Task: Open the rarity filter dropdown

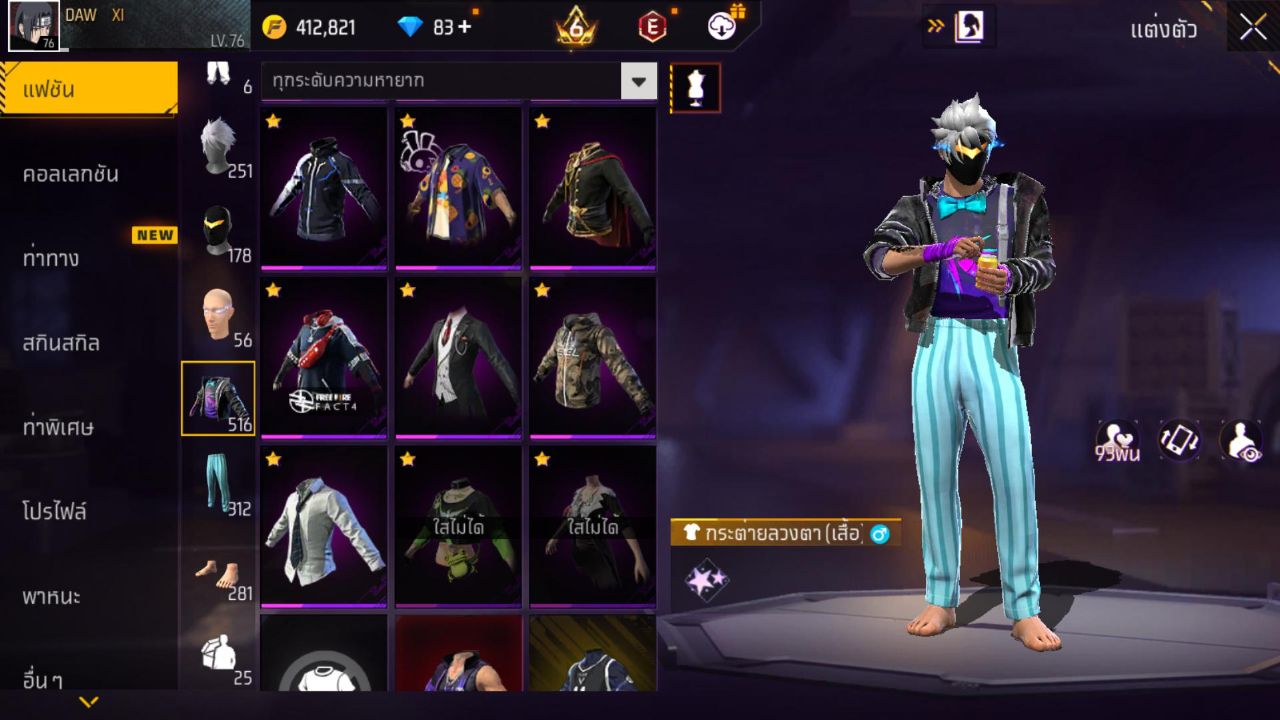Action: pos(640,83)
